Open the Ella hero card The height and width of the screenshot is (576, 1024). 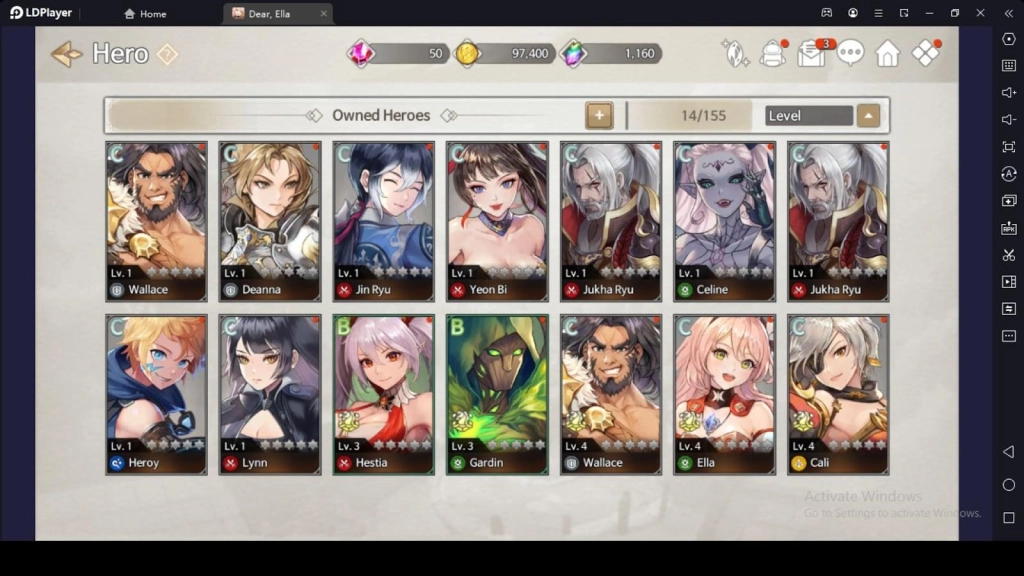click(724, 394)
